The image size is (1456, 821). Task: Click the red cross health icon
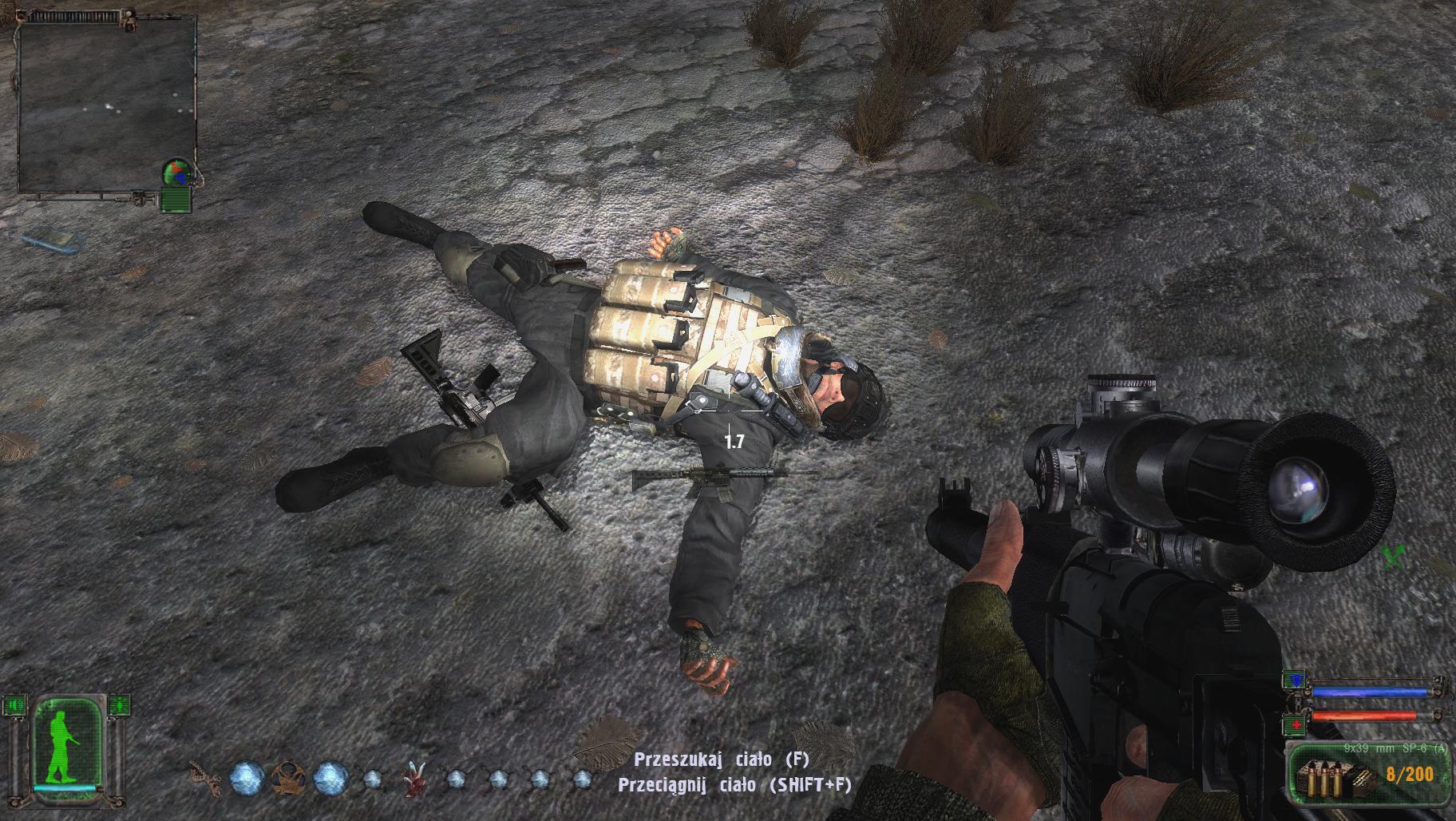coord(1293,725)
